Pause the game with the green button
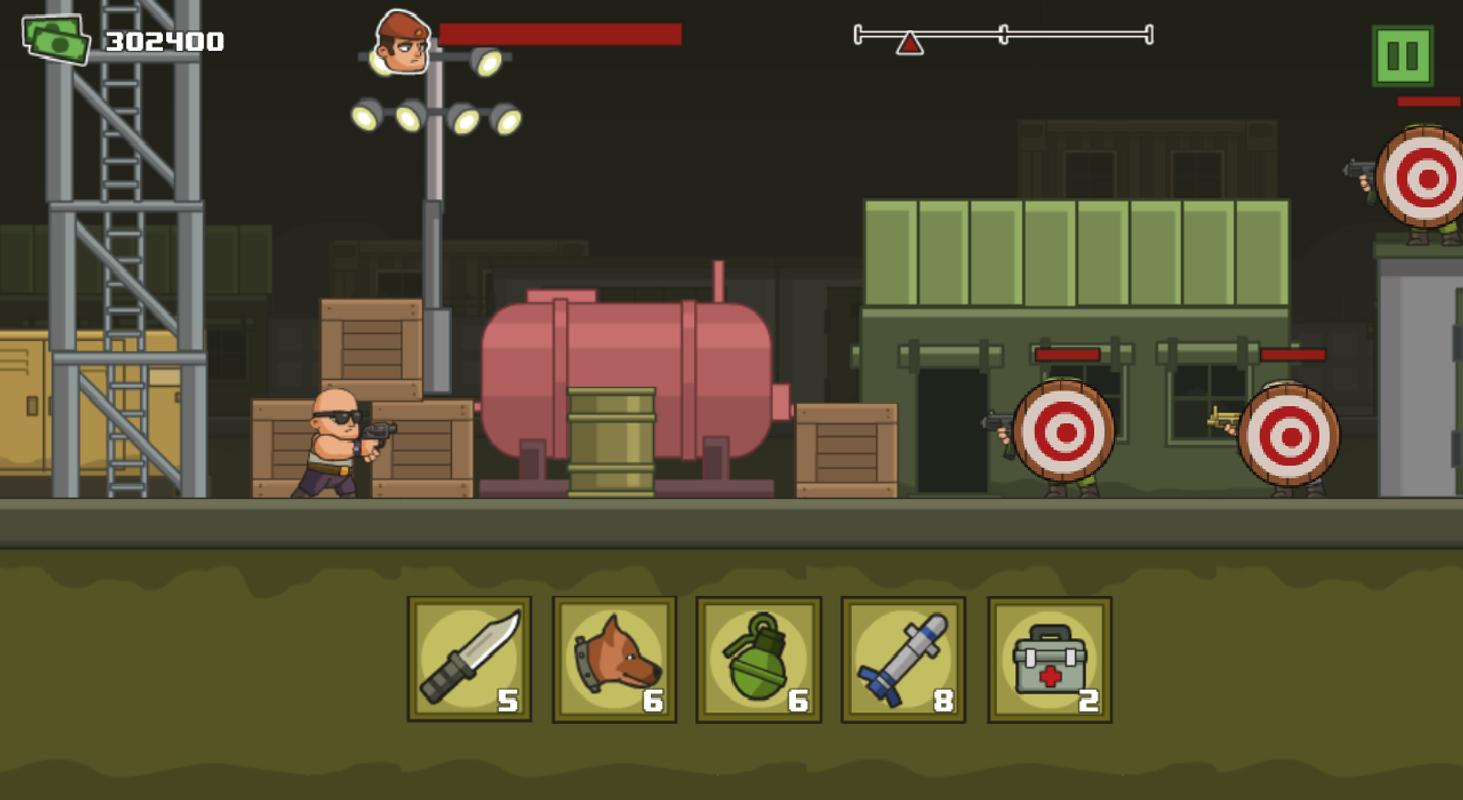Image resolution: width=1463 pixels, height=800 pixels. [1402, 56]
